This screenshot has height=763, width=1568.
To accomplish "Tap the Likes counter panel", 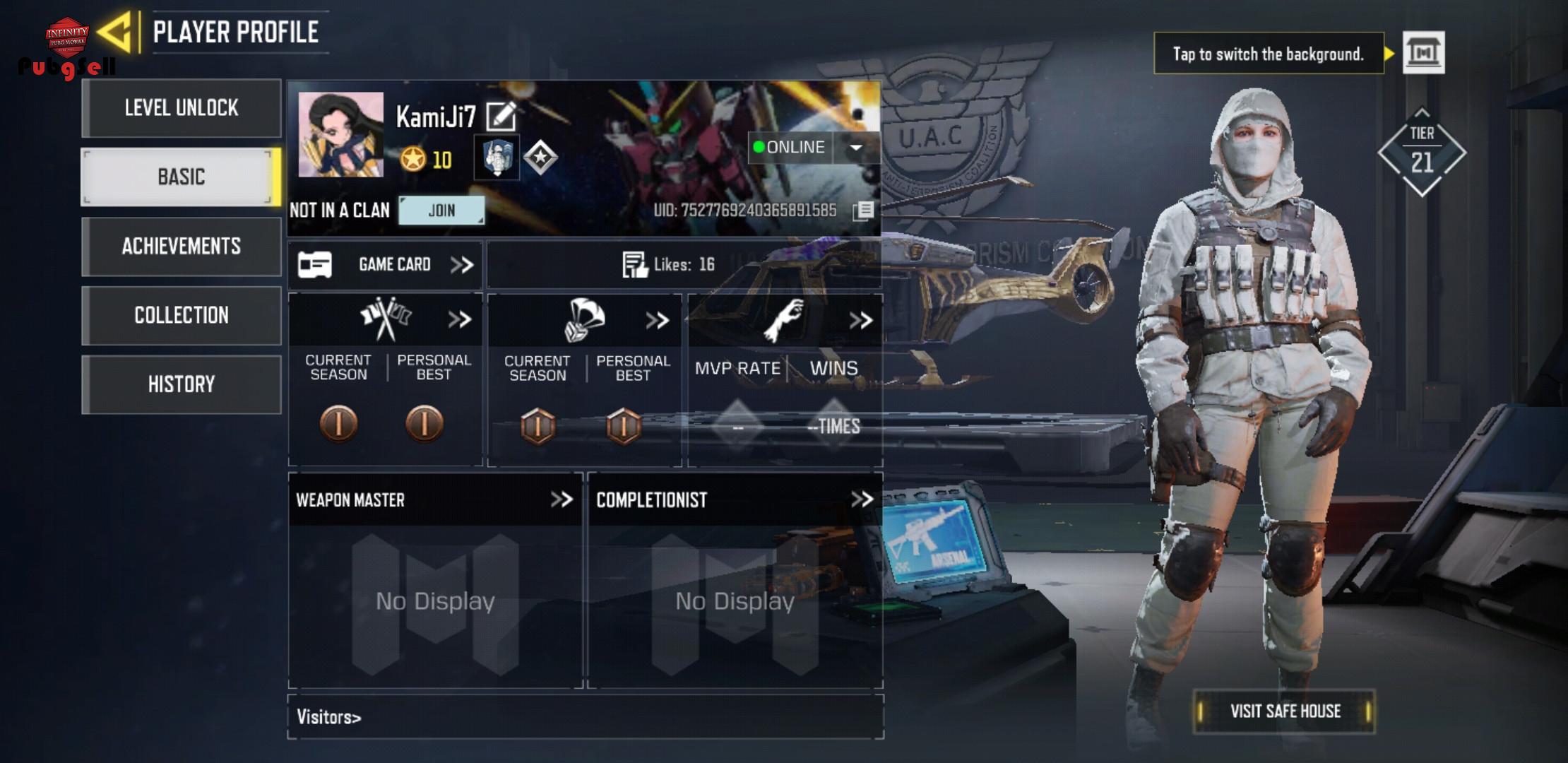I will click(x=669, y=265).
